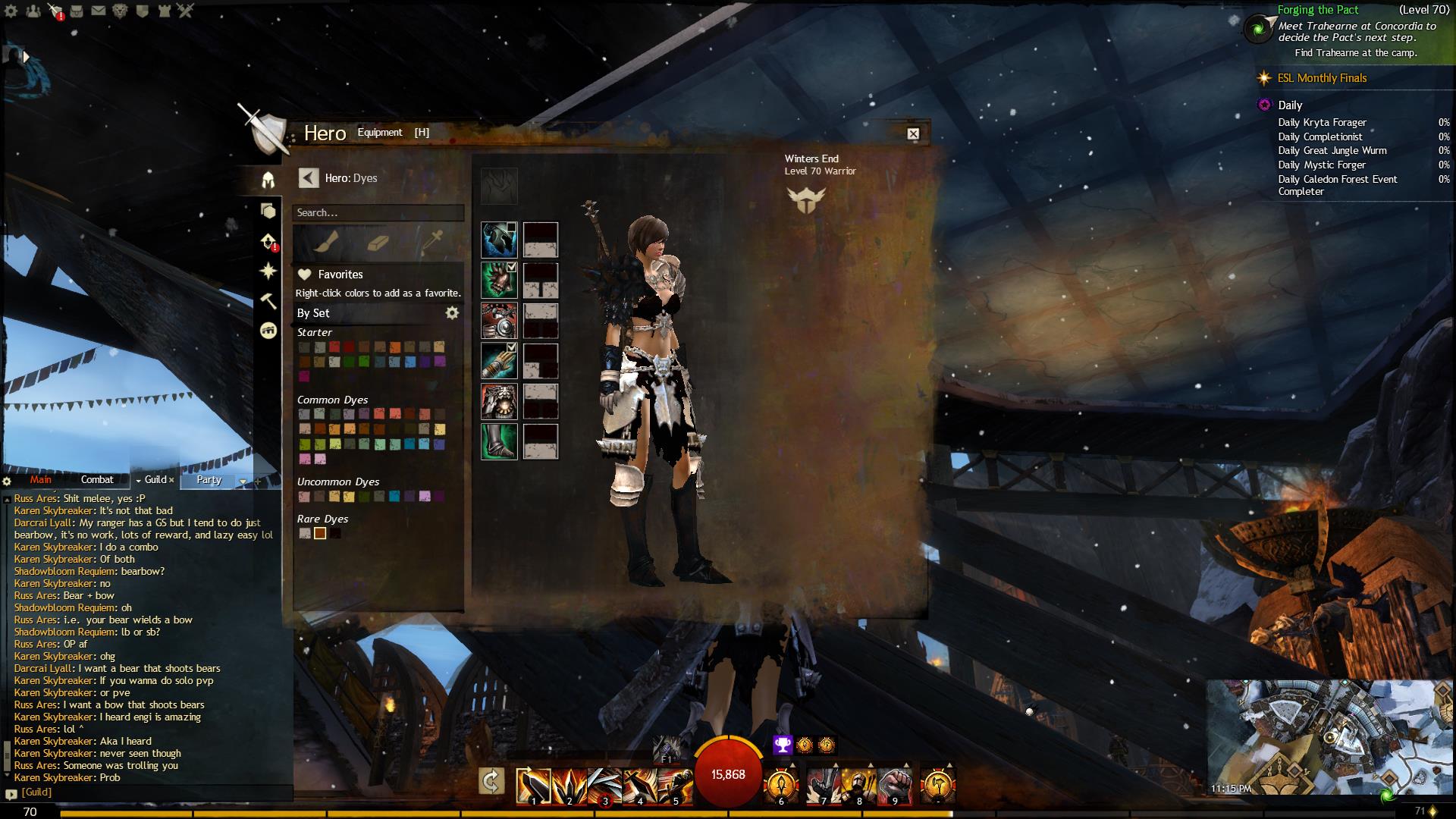Close the Hero panel

click(x=913, y=134)
